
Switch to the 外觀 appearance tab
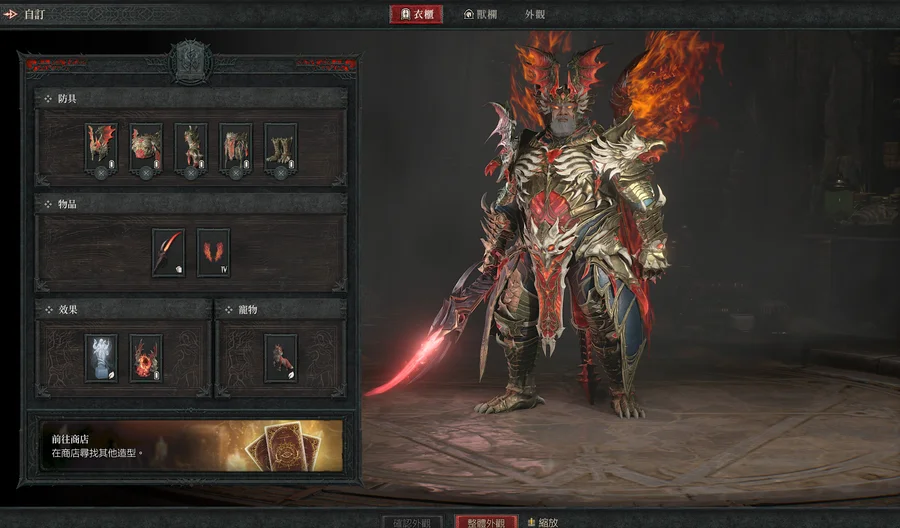point(535,15)
